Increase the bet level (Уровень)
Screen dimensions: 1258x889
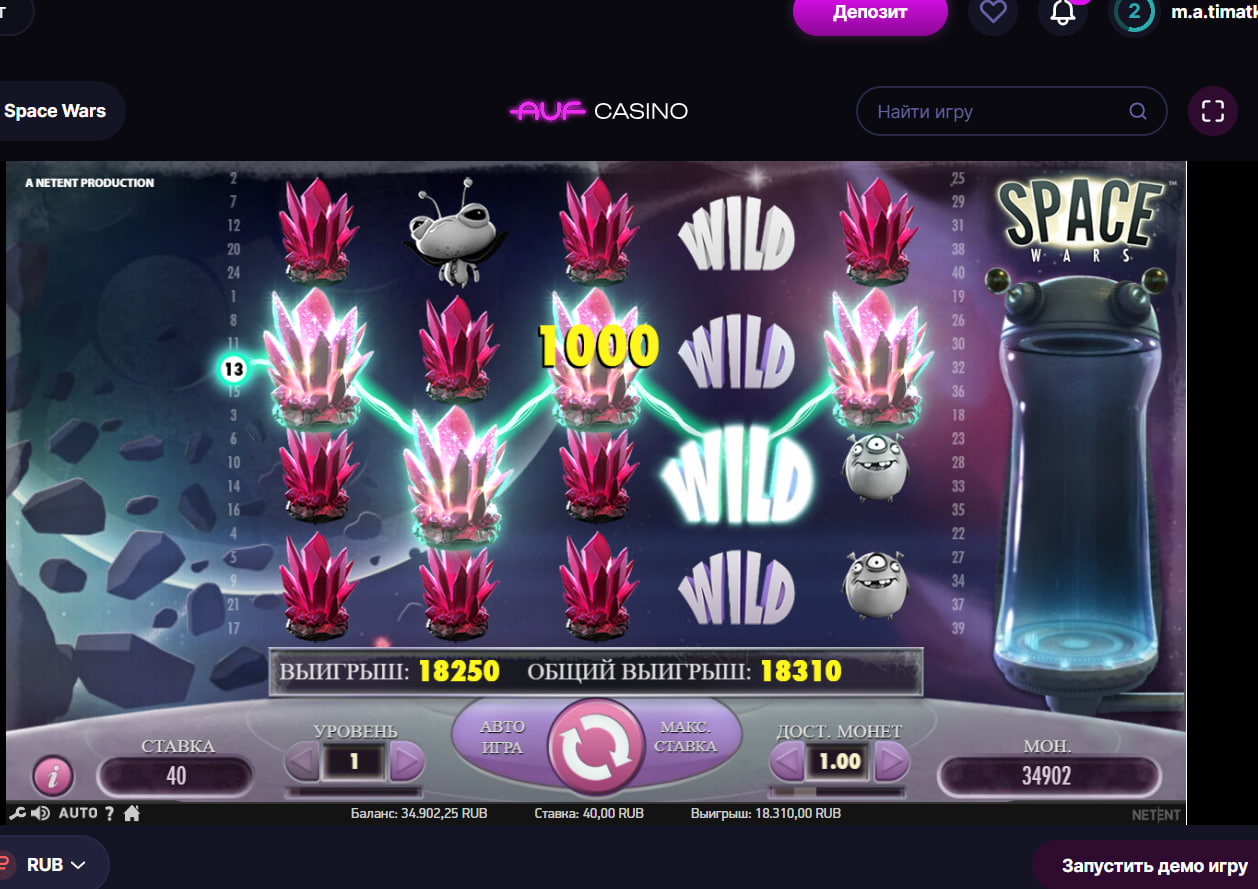tap(406, 763)
